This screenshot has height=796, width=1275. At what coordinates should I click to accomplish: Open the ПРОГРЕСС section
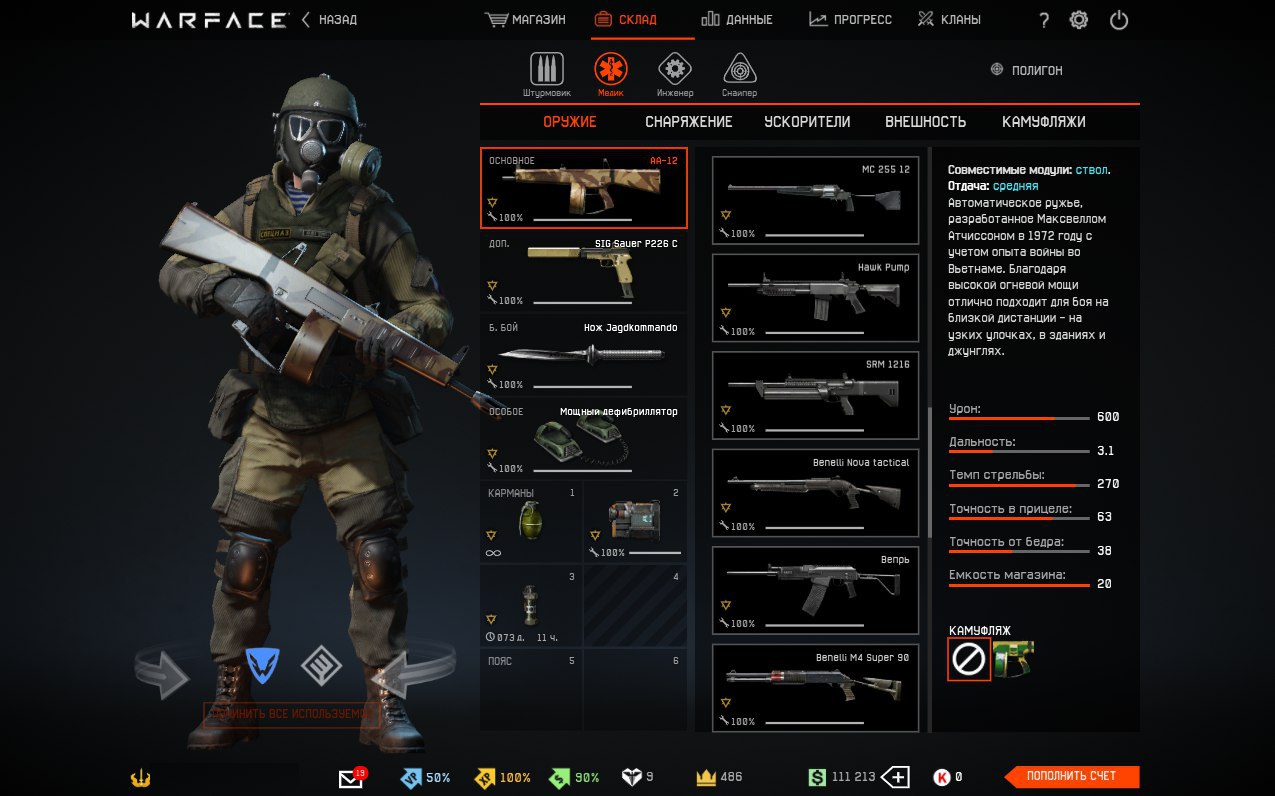click(850, 20)
